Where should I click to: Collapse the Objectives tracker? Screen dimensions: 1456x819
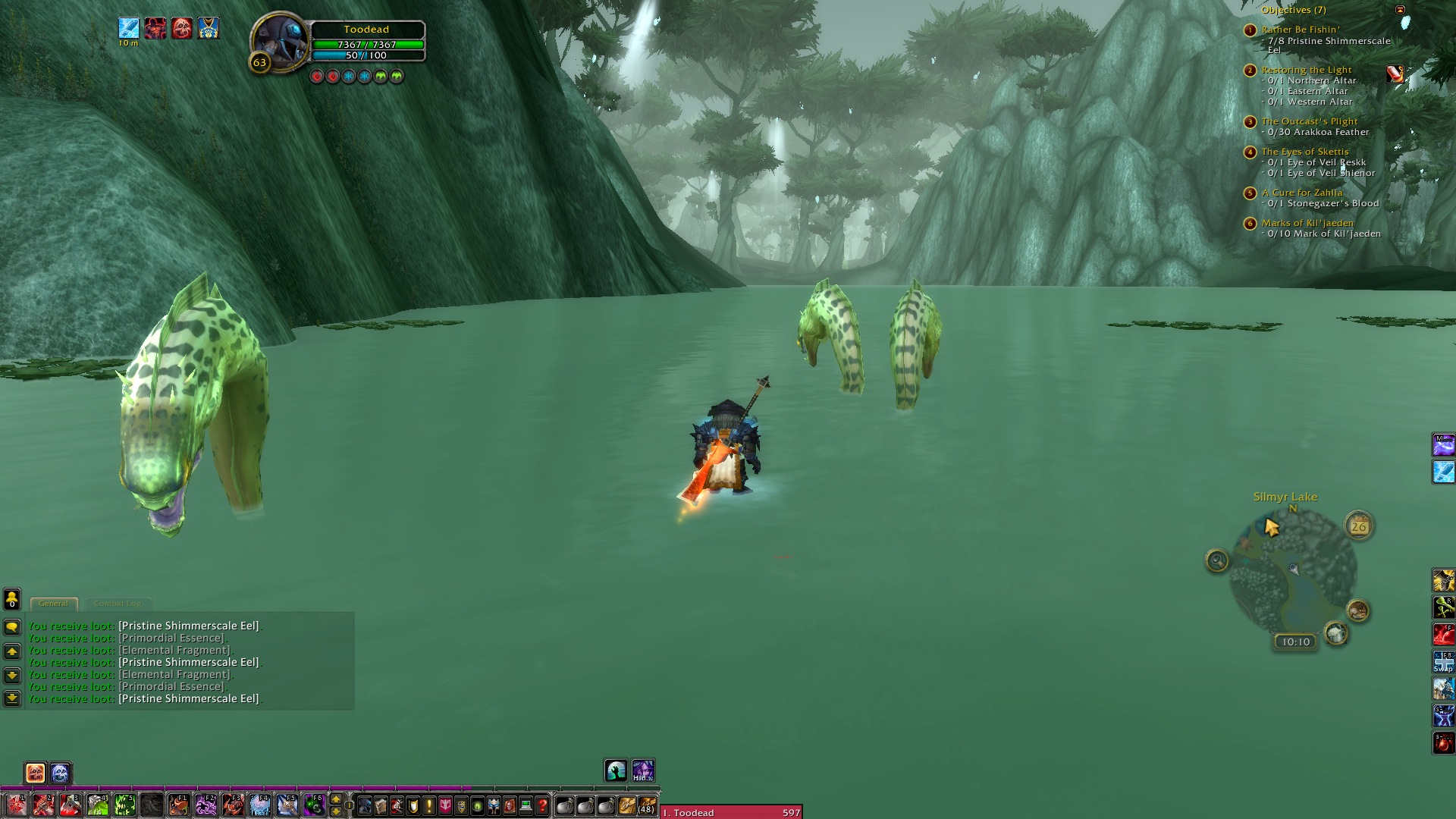[x=1400, y=10]
